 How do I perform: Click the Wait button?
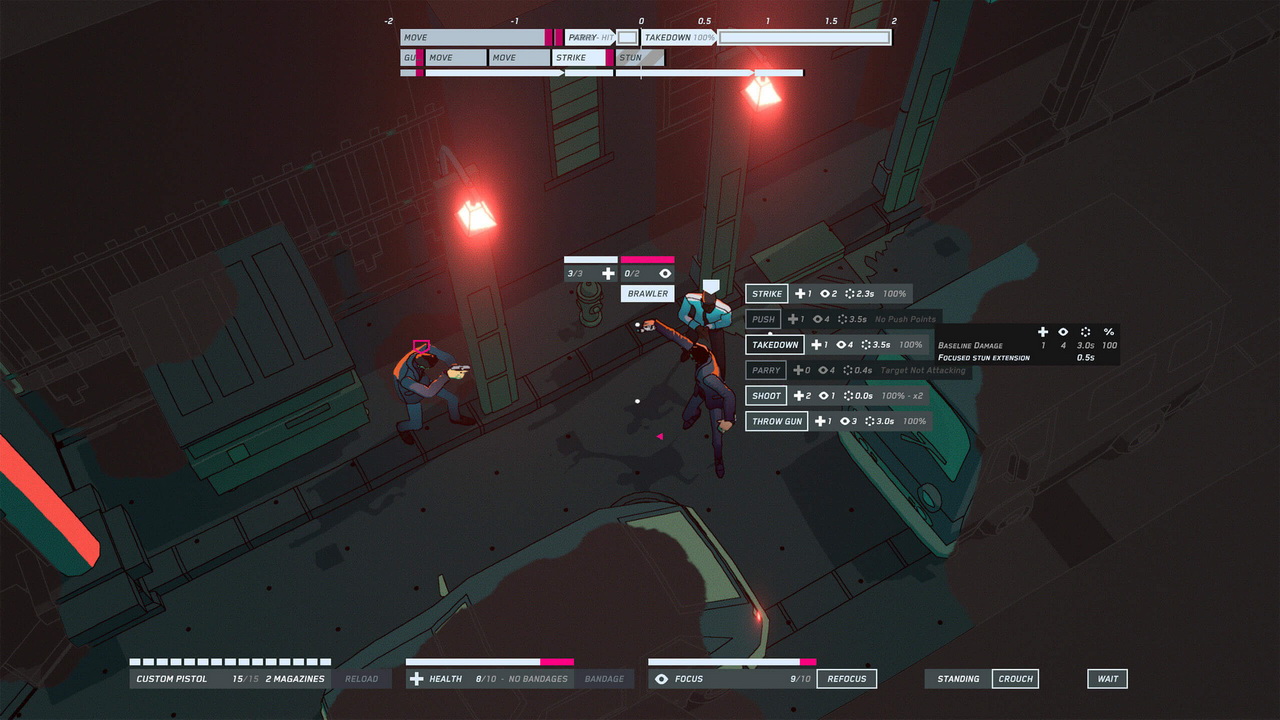coord(1107,679)
